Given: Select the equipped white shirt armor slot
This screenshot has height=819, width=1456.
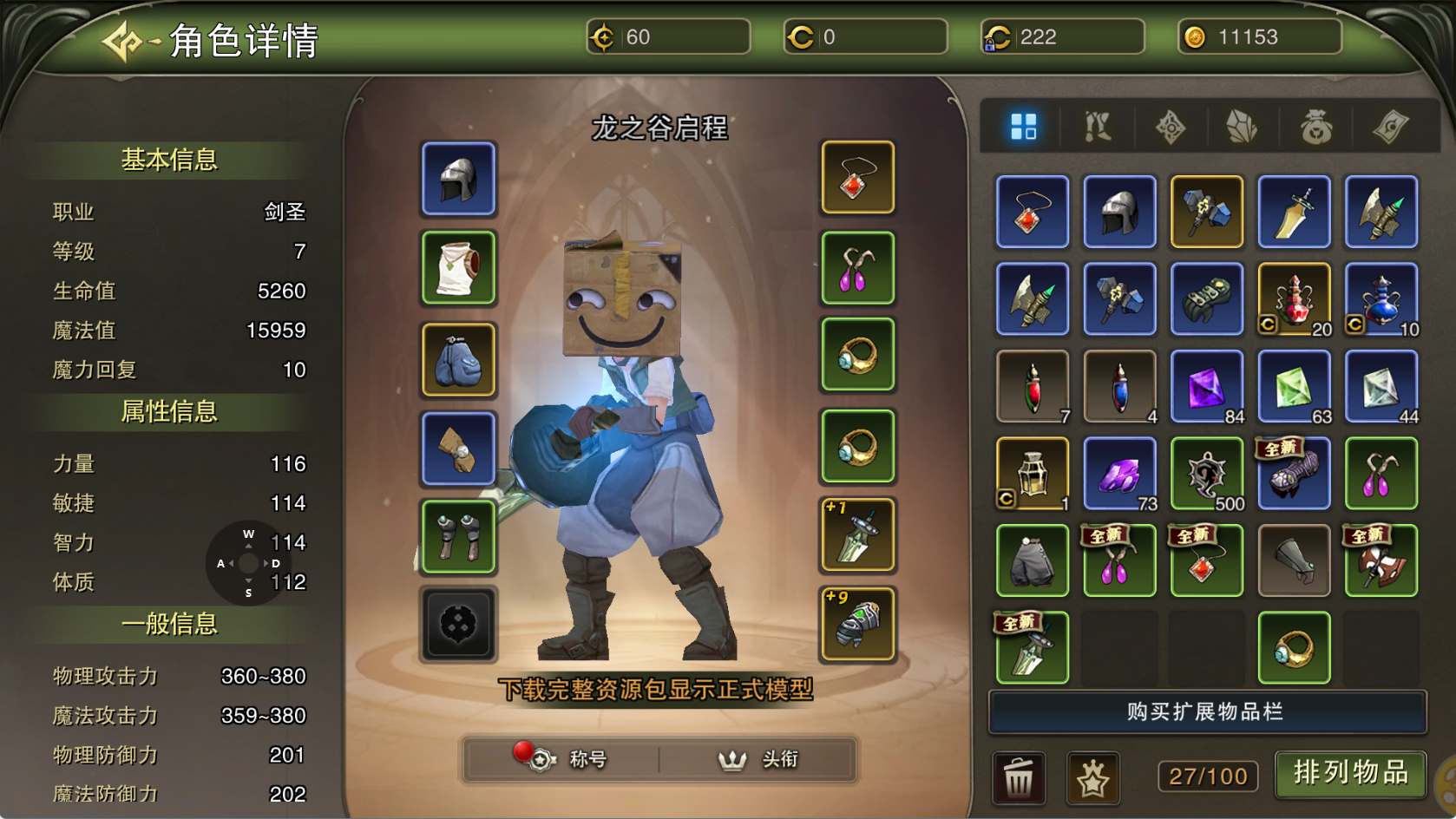Looking at the screenshot, I should pyautogui.click(x=459, y=268).
